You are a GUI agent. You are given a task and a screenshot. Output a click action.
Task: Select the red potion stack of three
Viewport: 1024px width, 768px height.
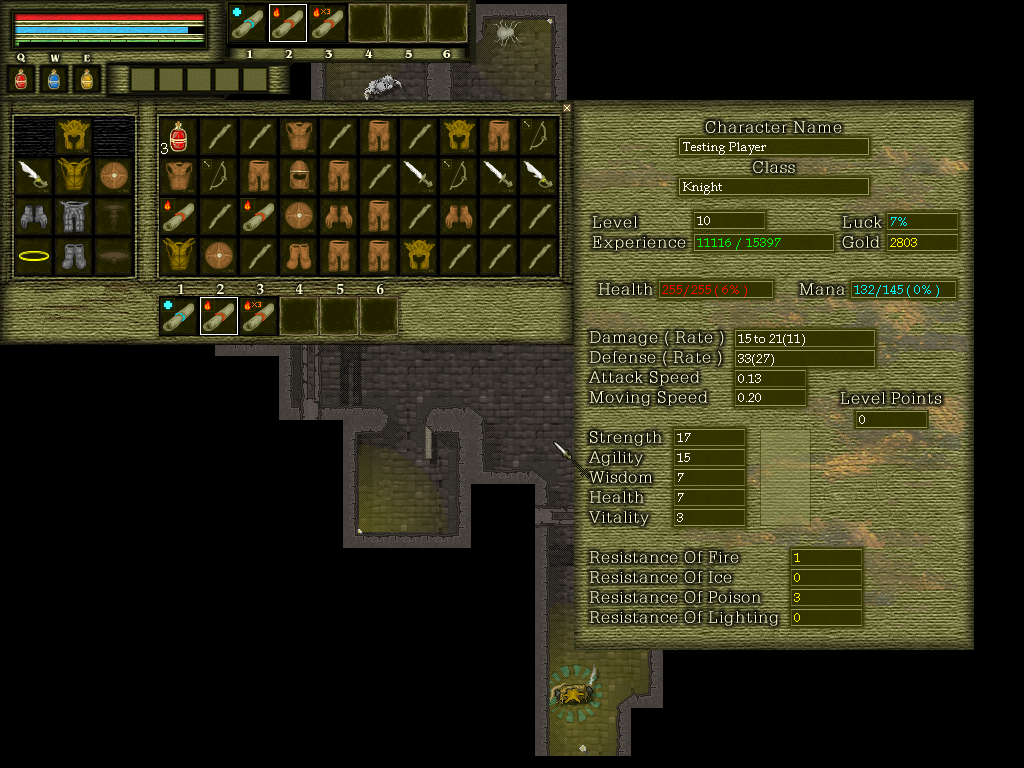point(179,136)
